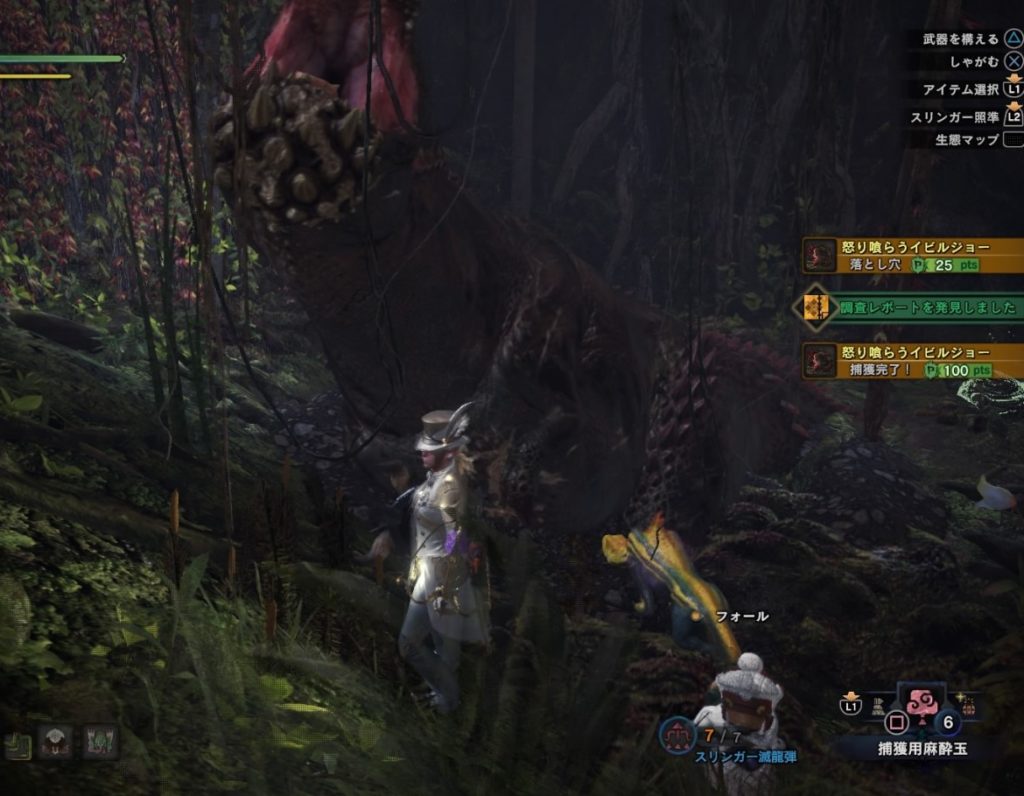Select the 捕獲完了 100 pts notification
Image resolution: width=1024 pixels, height=796 pixels.
[x=910, y=361]
